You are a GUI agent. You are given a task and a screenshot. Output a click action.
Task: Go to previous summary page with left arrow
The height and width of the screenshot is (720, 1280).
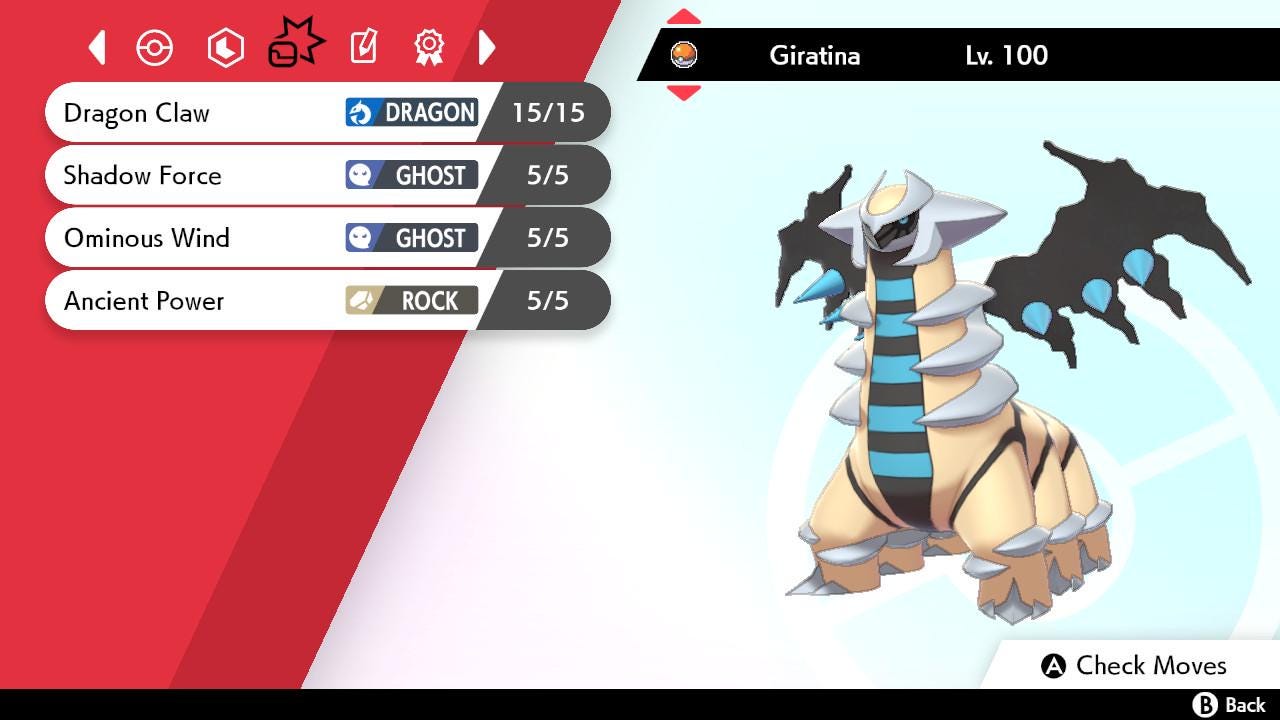(x=97, y=47)
